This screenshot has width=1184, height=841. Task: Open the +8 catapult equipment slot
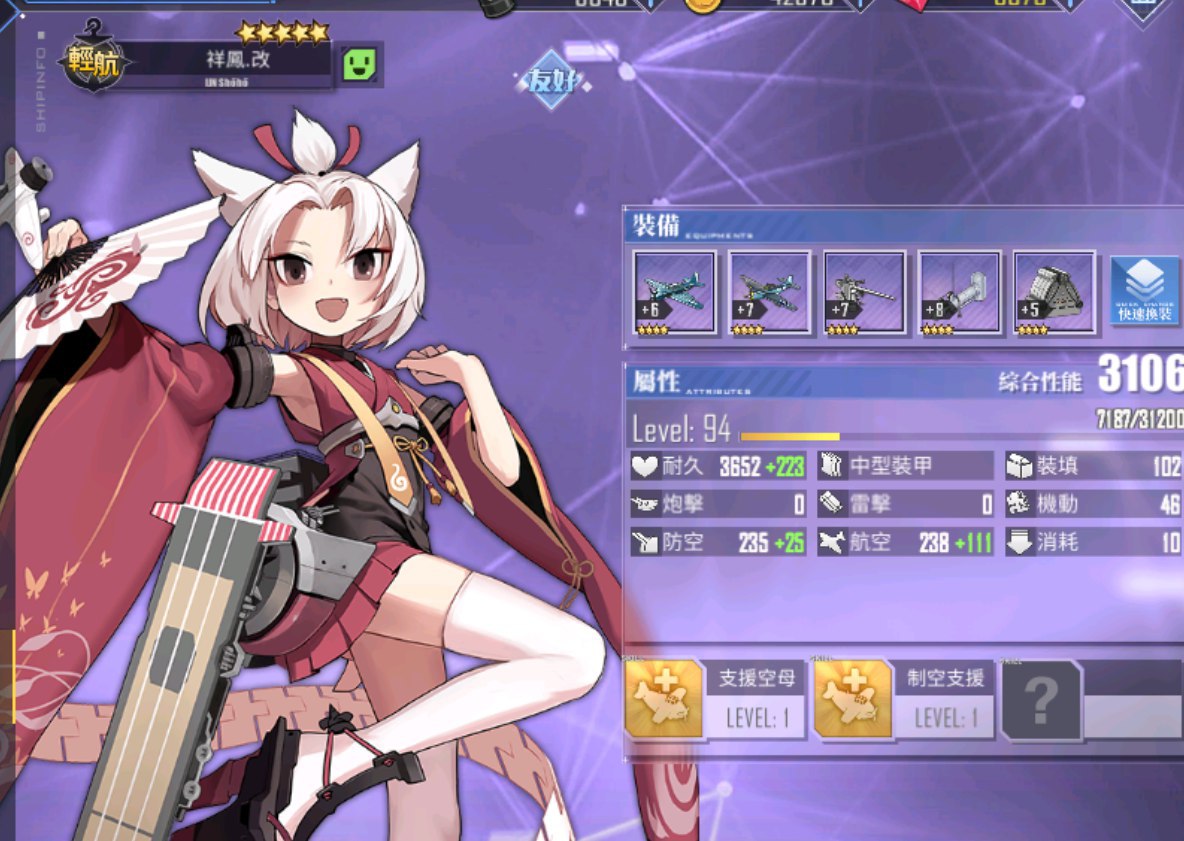pyautogui.click(x=959, y=291)
